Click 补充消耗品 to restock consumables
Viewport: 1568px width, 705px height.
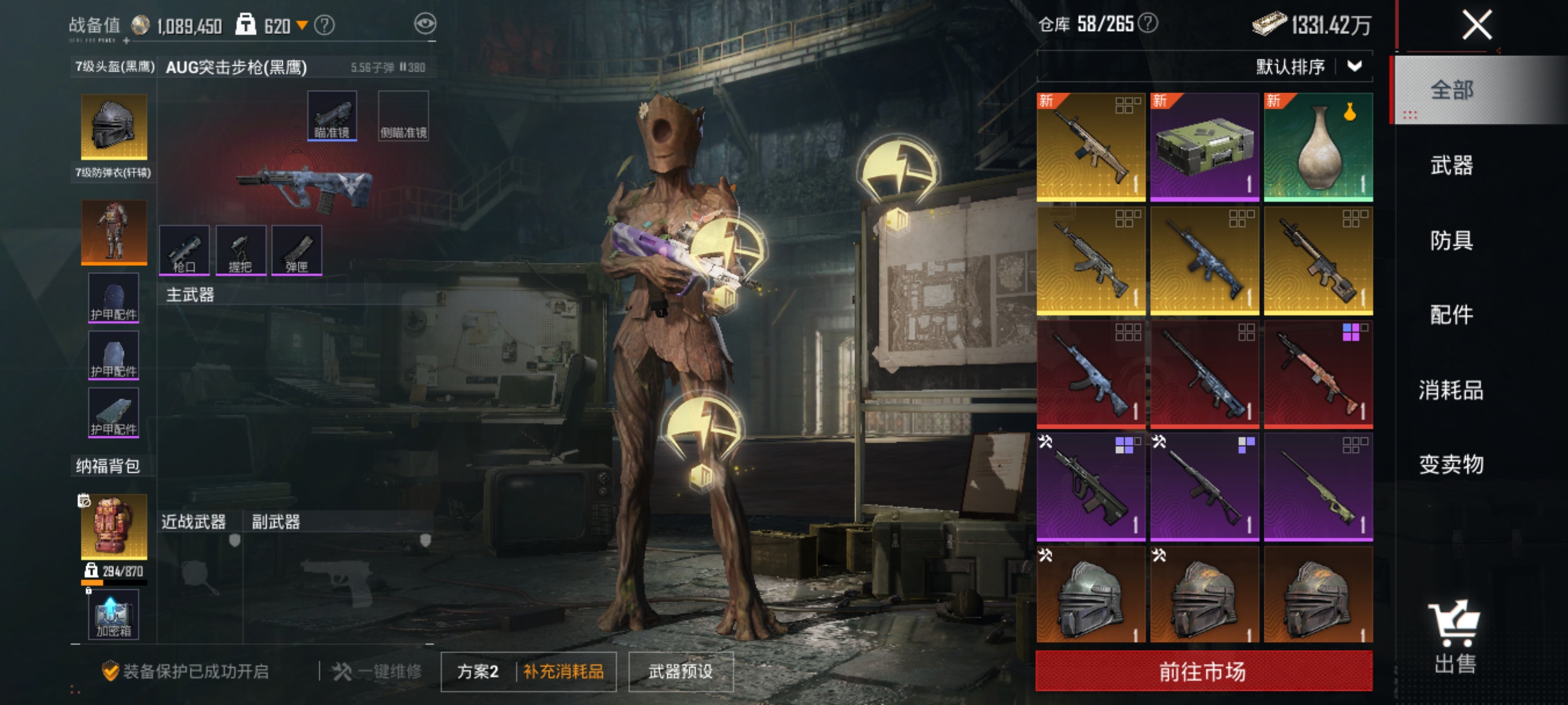pos(564,671)
